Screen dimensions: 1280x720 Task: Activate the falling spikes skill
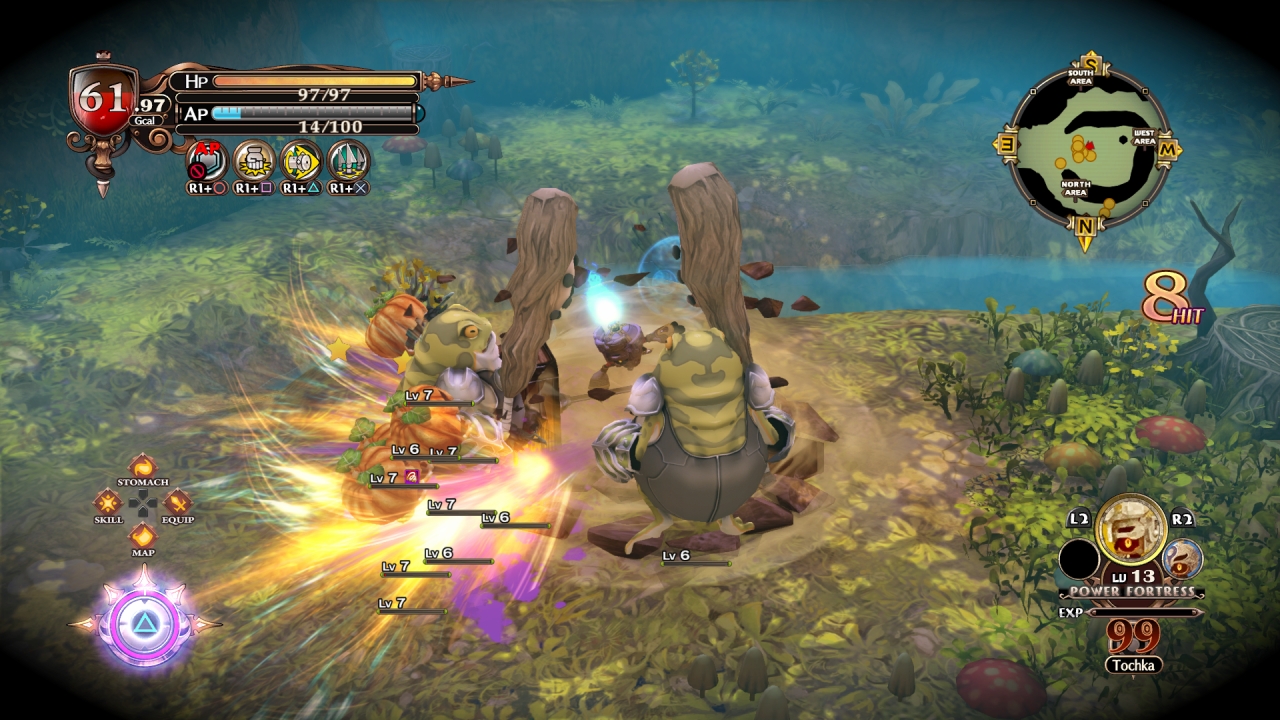[348, 161]
